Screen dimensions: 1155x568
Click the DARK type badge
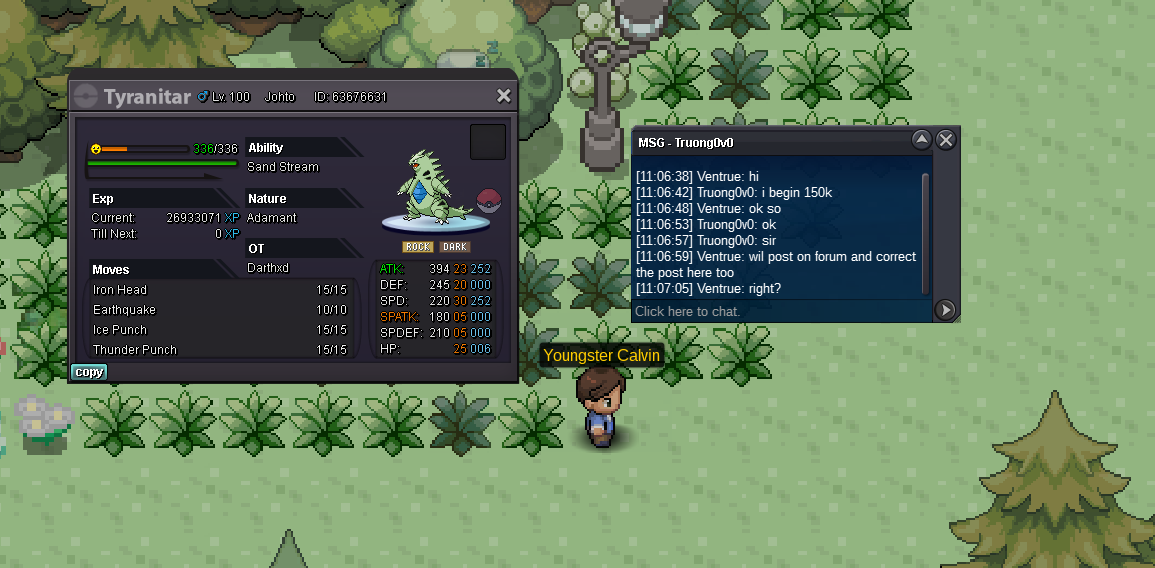[x=455, y=247]
